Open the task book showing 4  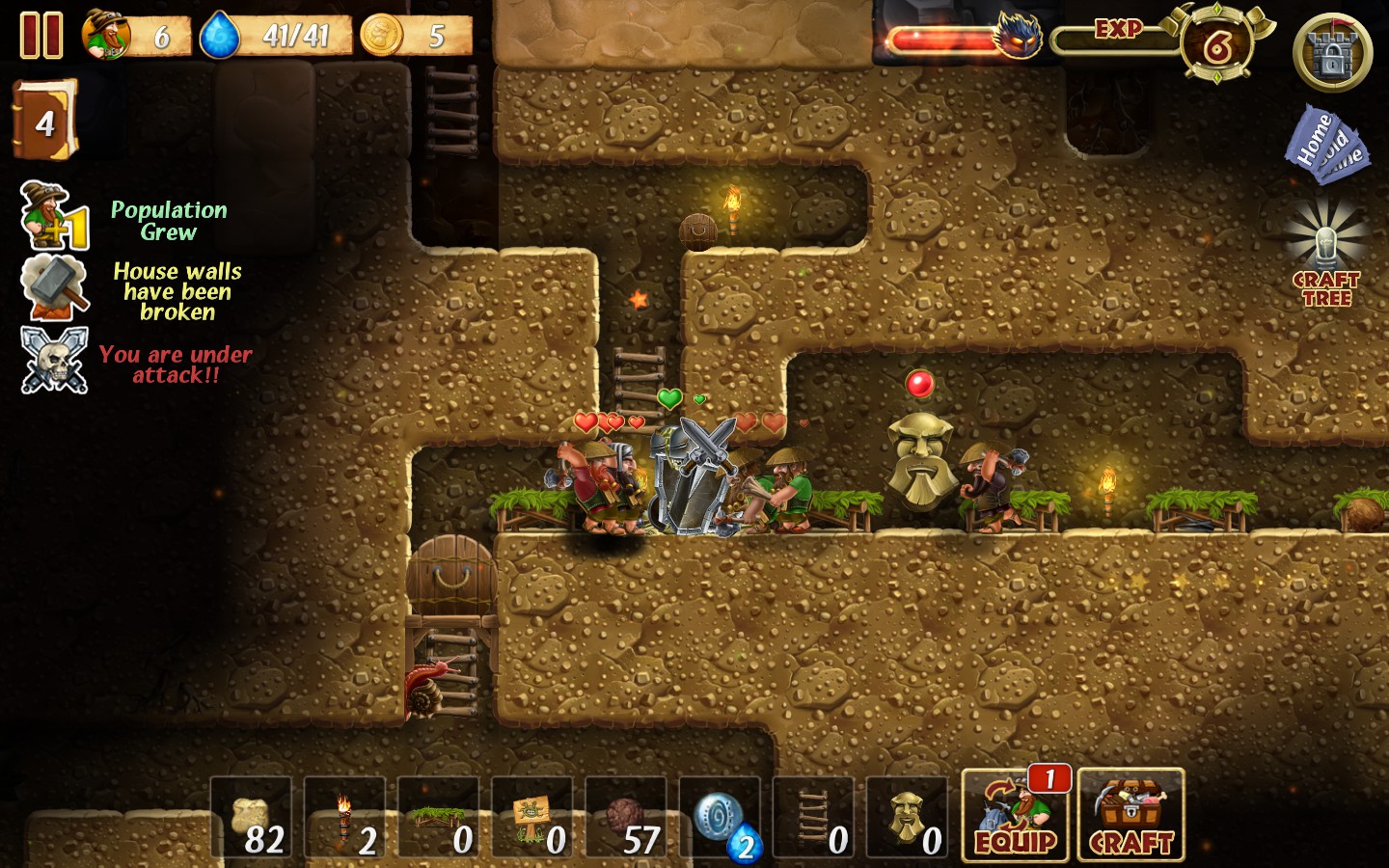[44, 121]
